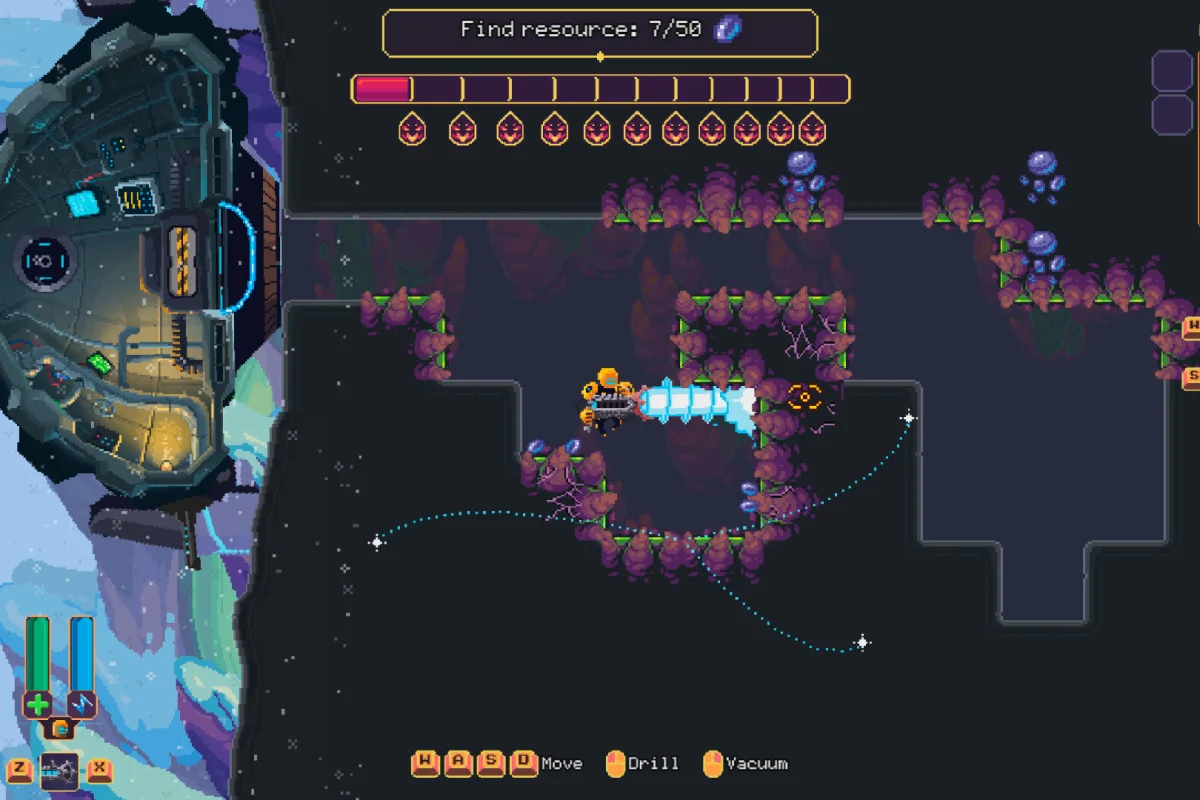The width and height of the screenshot is (1200, 800).
Task: Open the Find resource objective tracker
Action: tap(600, 32)
